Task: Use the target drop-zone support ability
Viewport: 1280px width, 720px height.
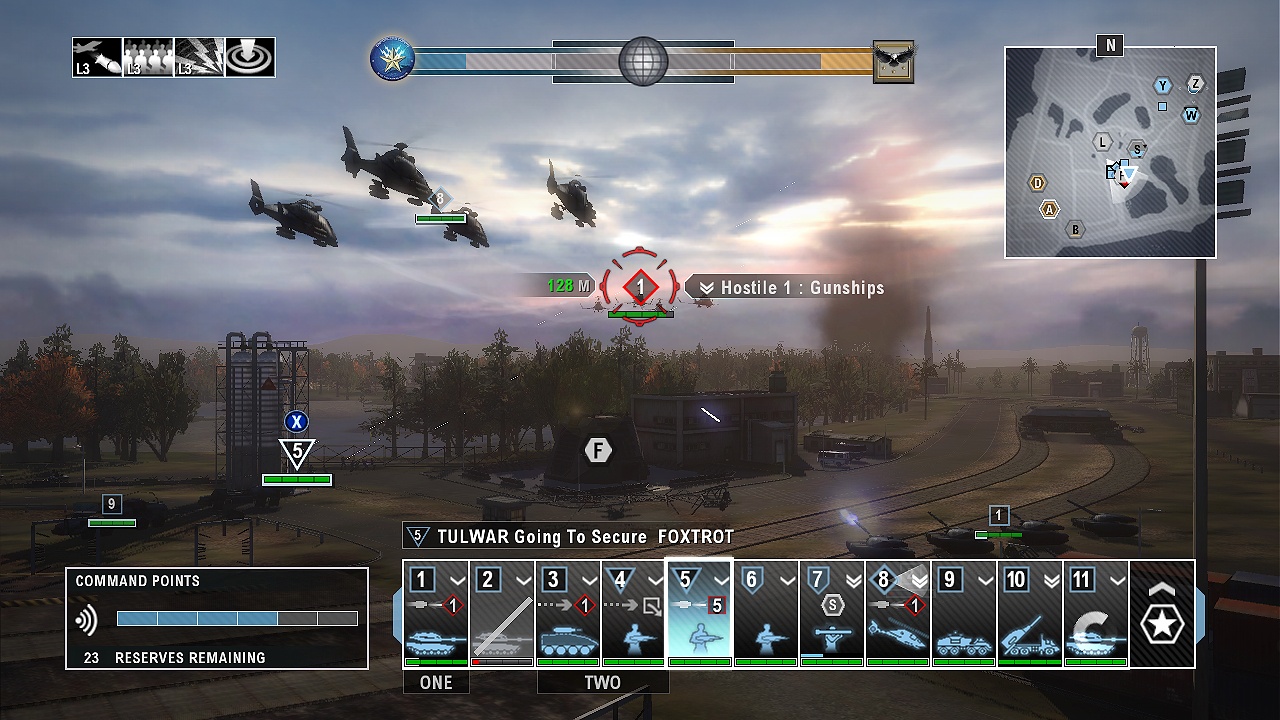Action: [250, 58]
